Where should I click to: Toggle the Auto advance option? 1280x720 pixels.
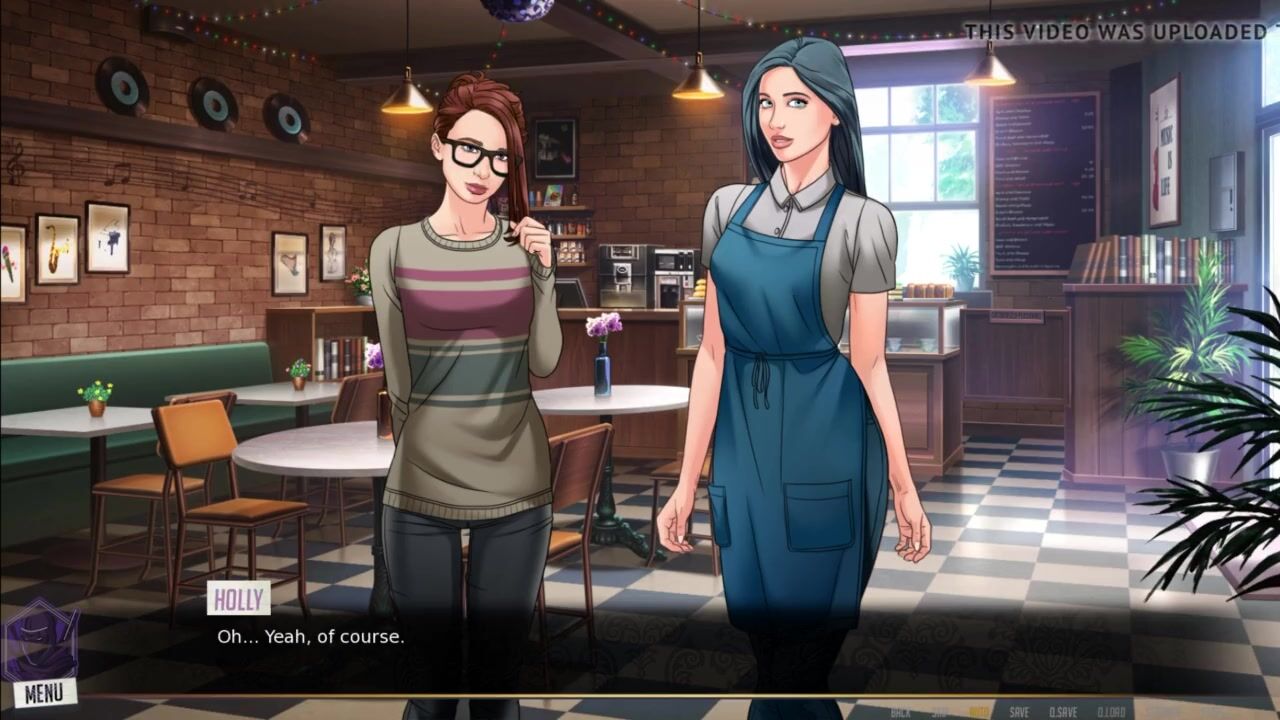(979, 712)
